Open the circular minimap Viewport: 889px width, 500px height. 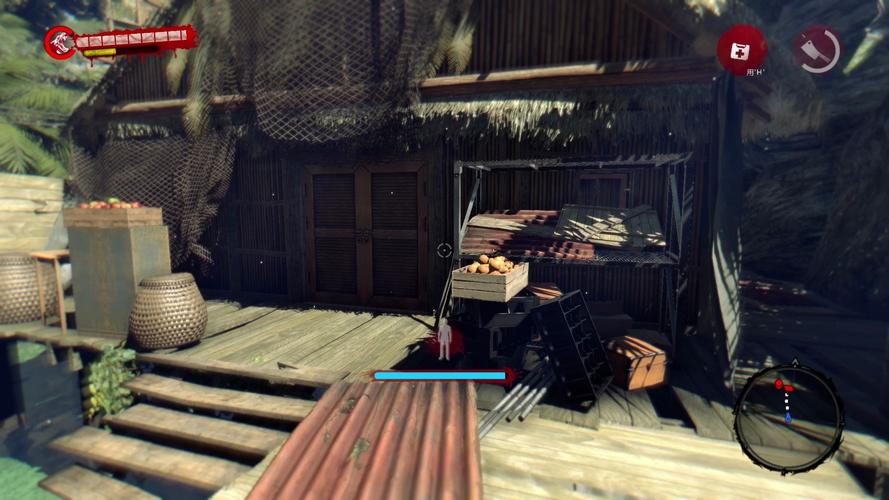pyautogui.click(x=788, y=417)
